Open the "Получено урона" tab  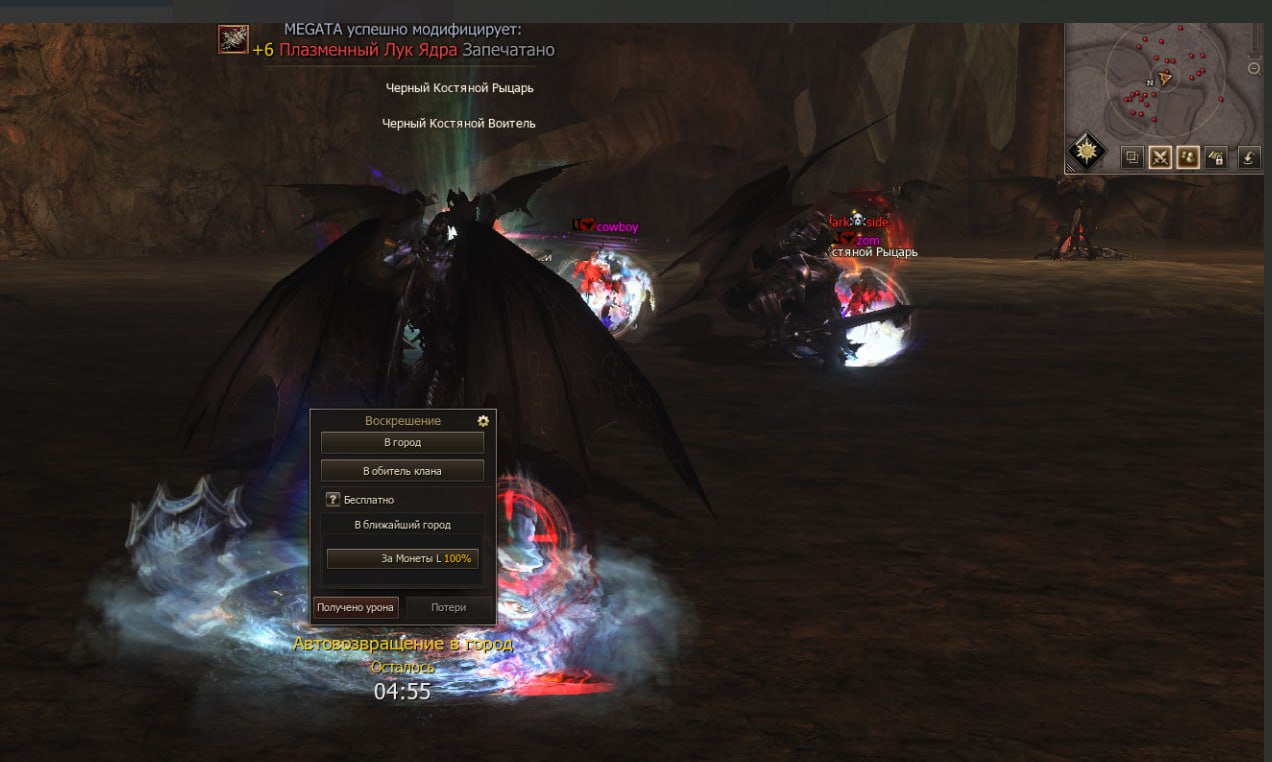pos(356,607)
